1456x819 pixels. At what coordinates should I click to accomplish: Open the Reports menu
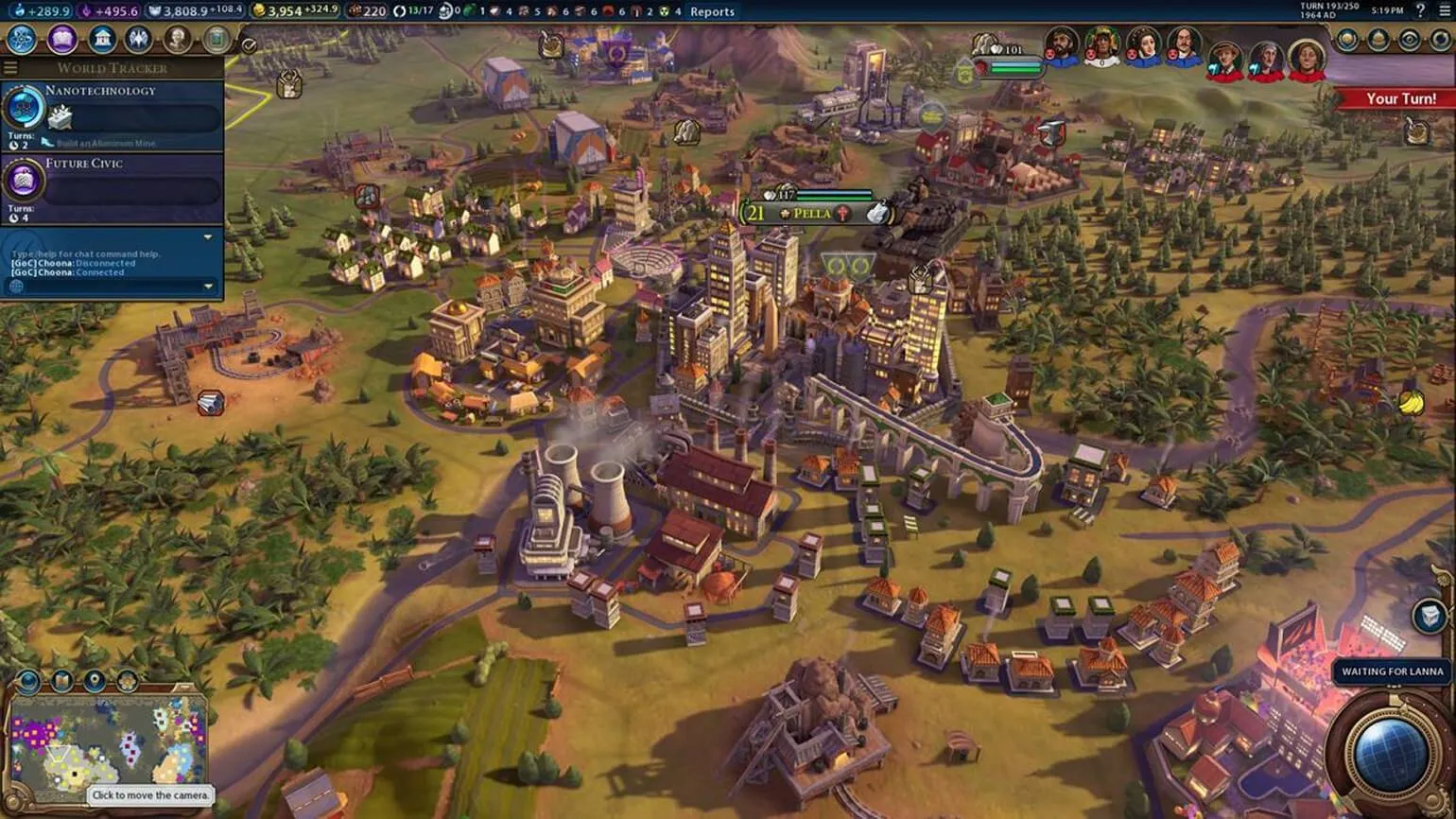[x=712, y=11]
